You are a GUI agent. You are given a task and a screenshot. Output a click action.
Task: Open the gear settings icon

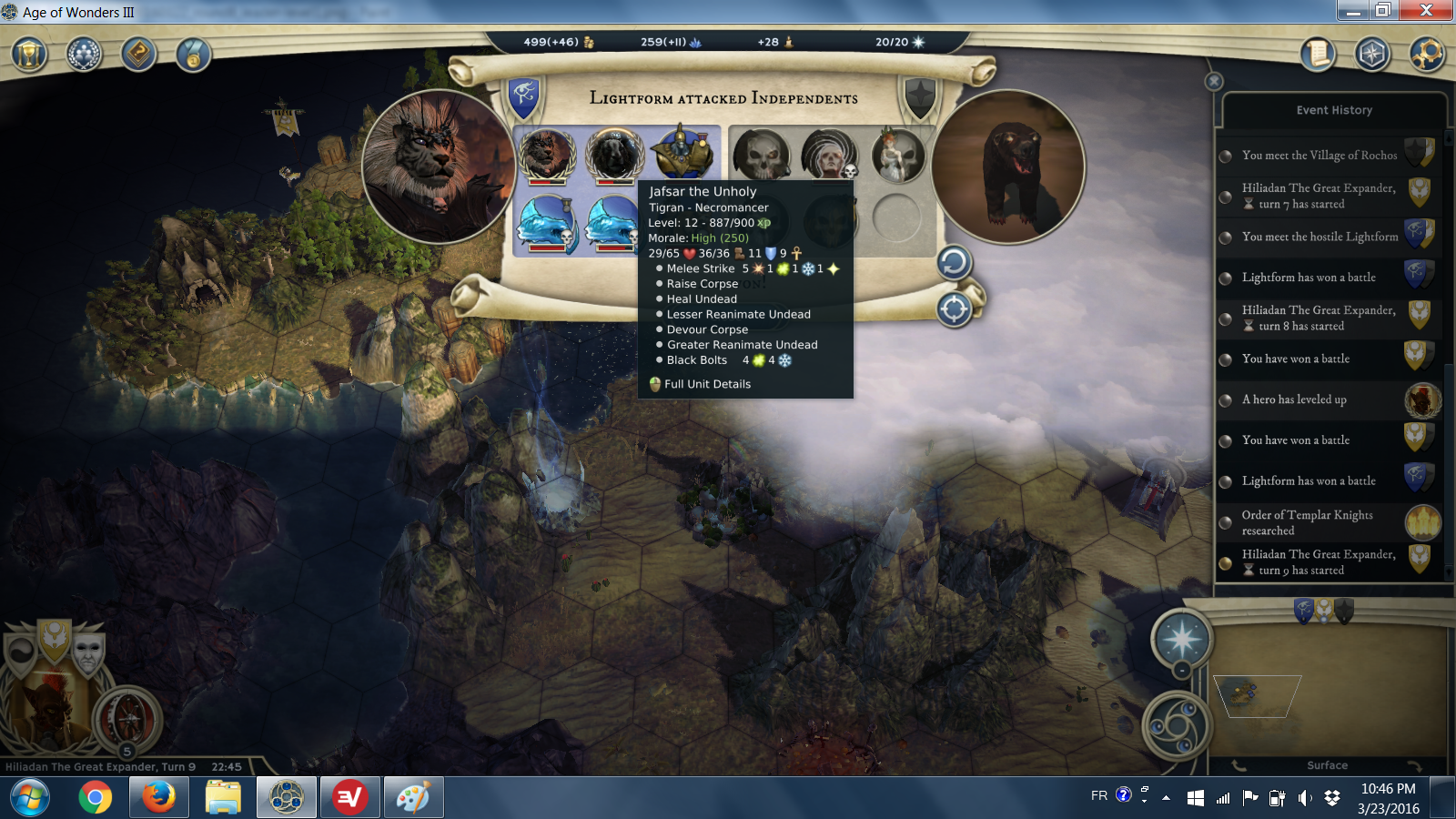click(1427, 55)
